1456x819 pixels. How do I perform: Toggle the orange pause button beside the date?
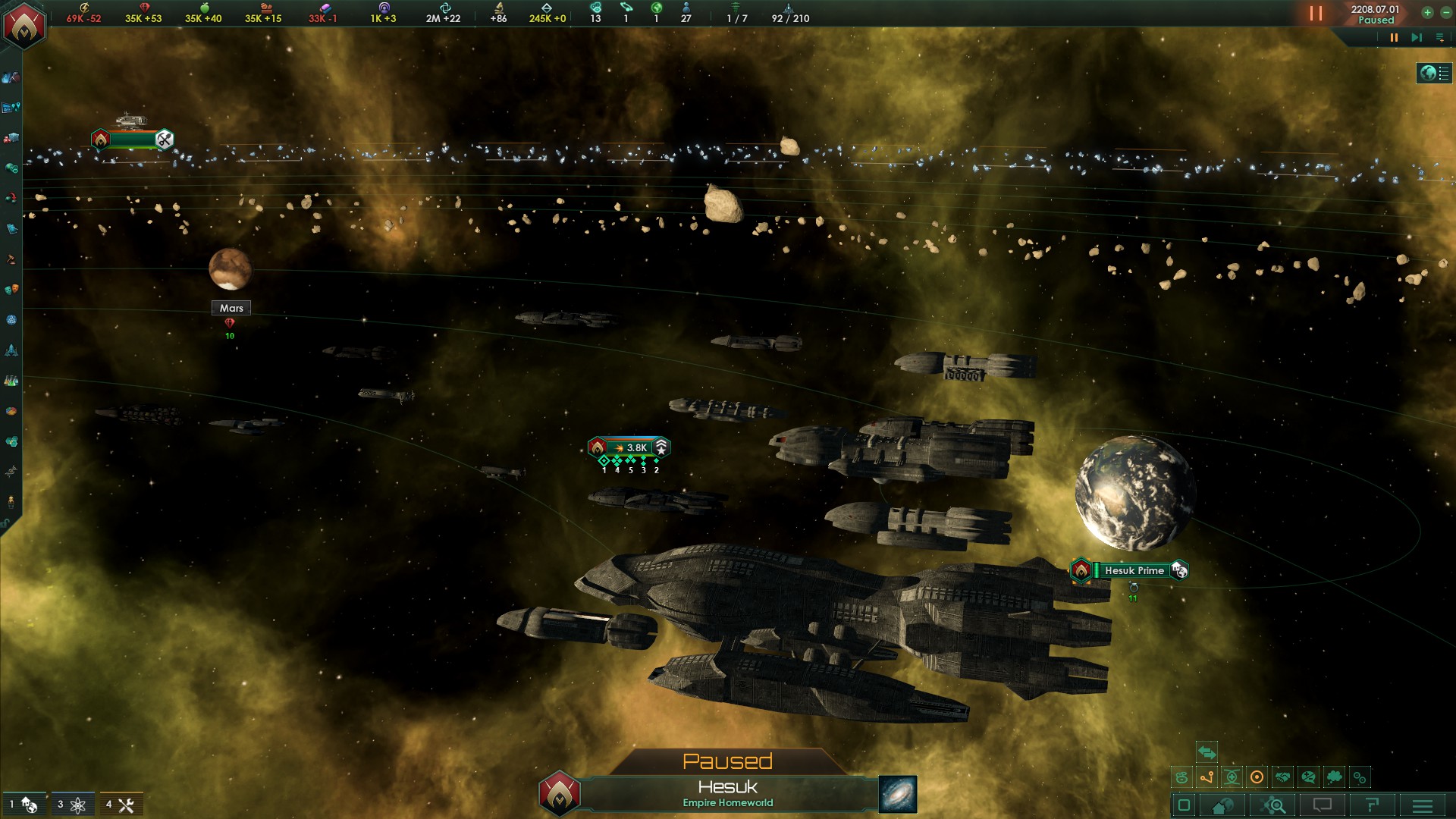tap(1316, 14)
